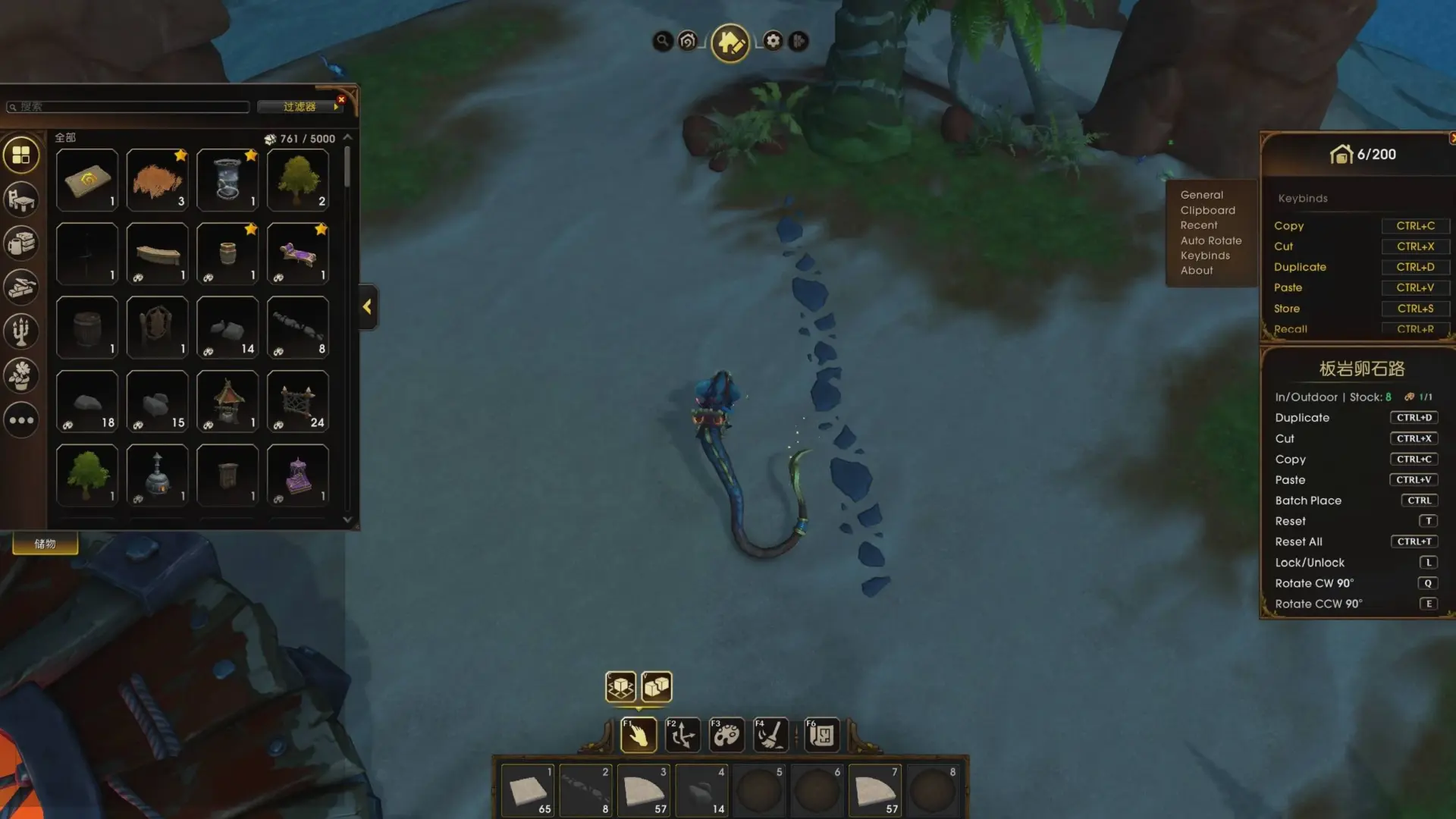Toggle single block placement mode with C
This screenshot has height=819, width=1456.
(x=620, y=686)
